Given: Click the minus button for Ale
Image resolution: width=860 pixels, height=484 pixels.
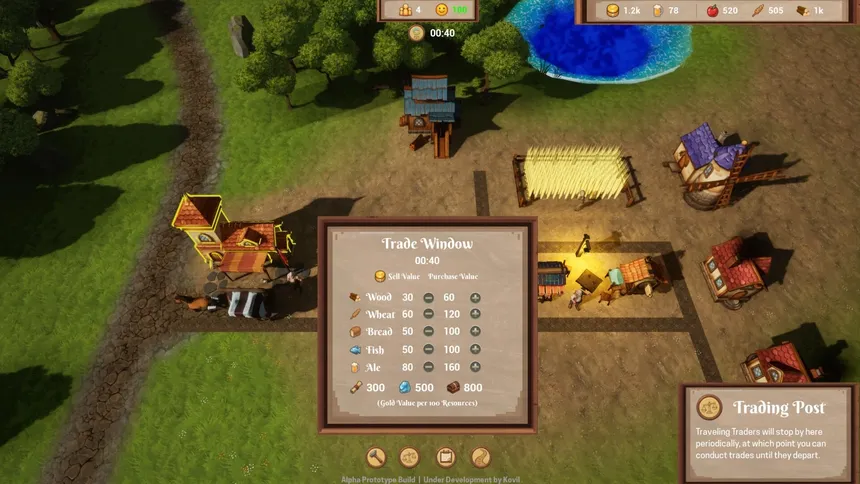Looking at the screenshot, I should pyautogui.click(x=428, y=367).
